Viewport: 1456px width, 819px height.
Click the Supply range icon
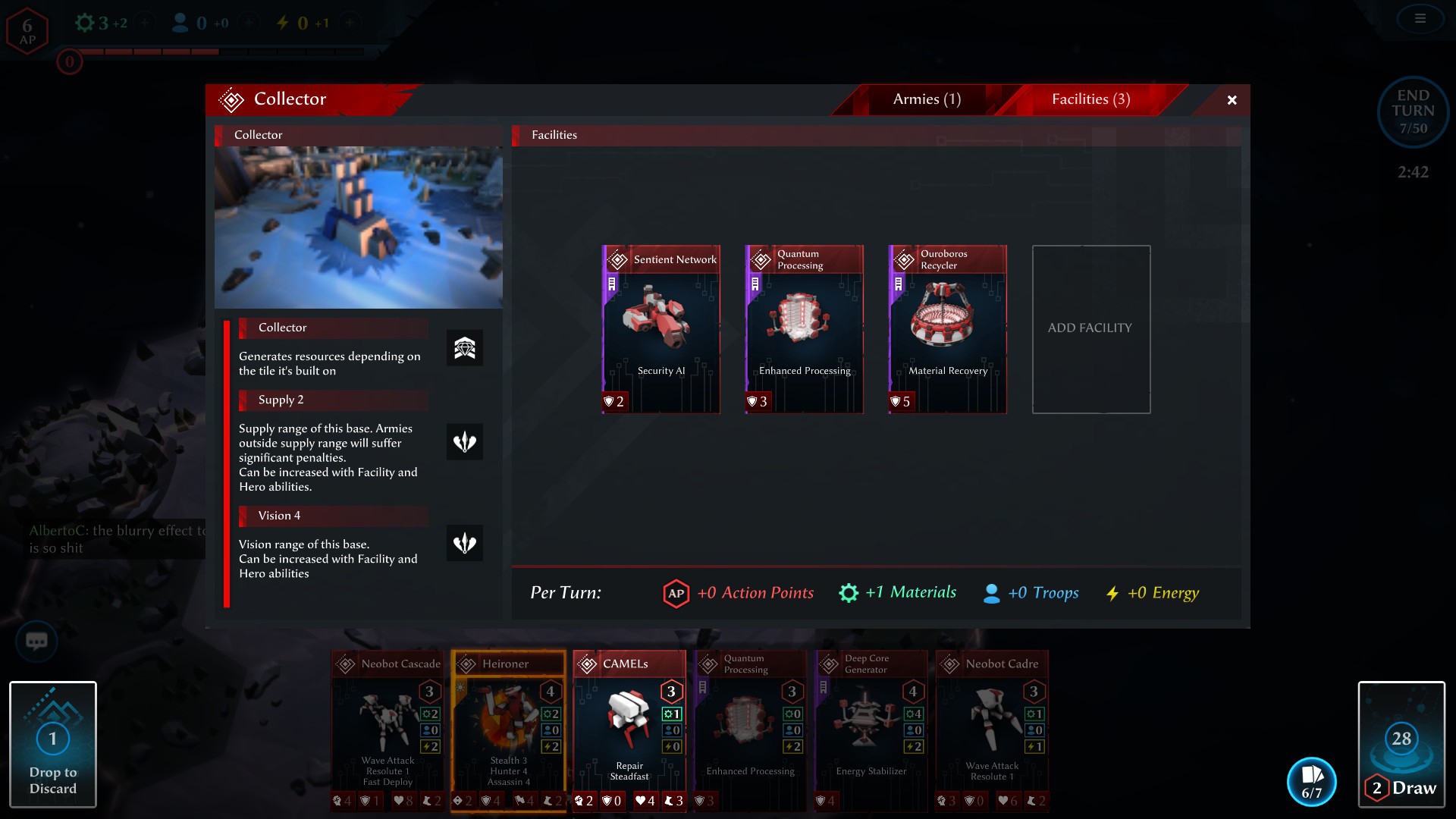coord(464,442)
